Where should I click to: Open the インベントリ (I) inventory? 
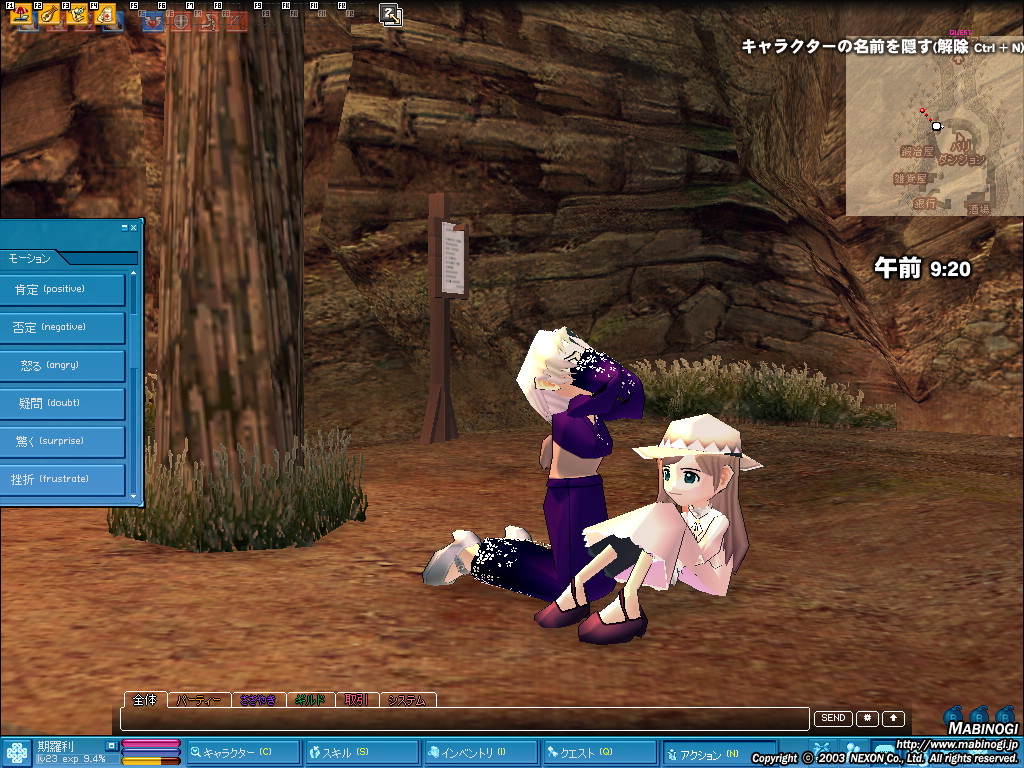tap(479, 752)
